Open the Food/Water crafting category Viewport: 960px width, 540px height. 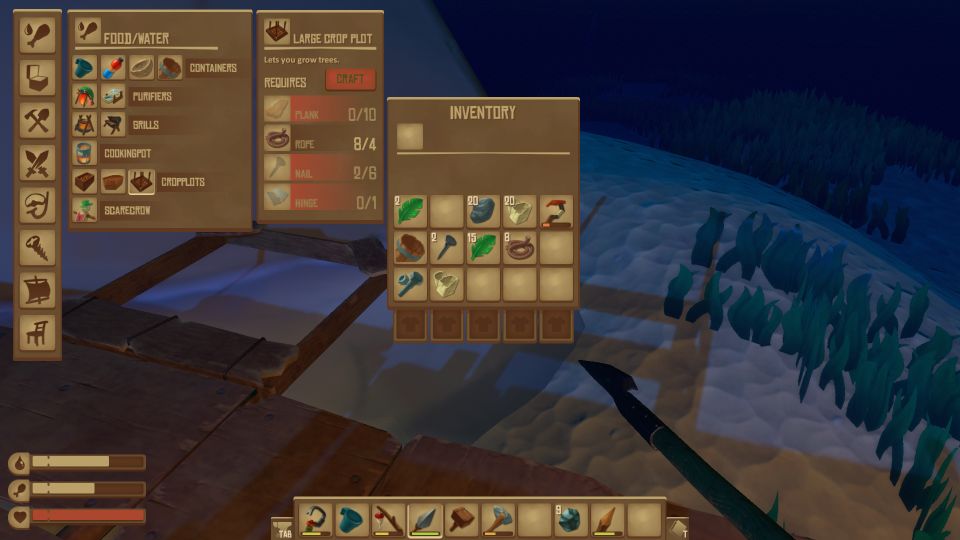tap(37, 36)
